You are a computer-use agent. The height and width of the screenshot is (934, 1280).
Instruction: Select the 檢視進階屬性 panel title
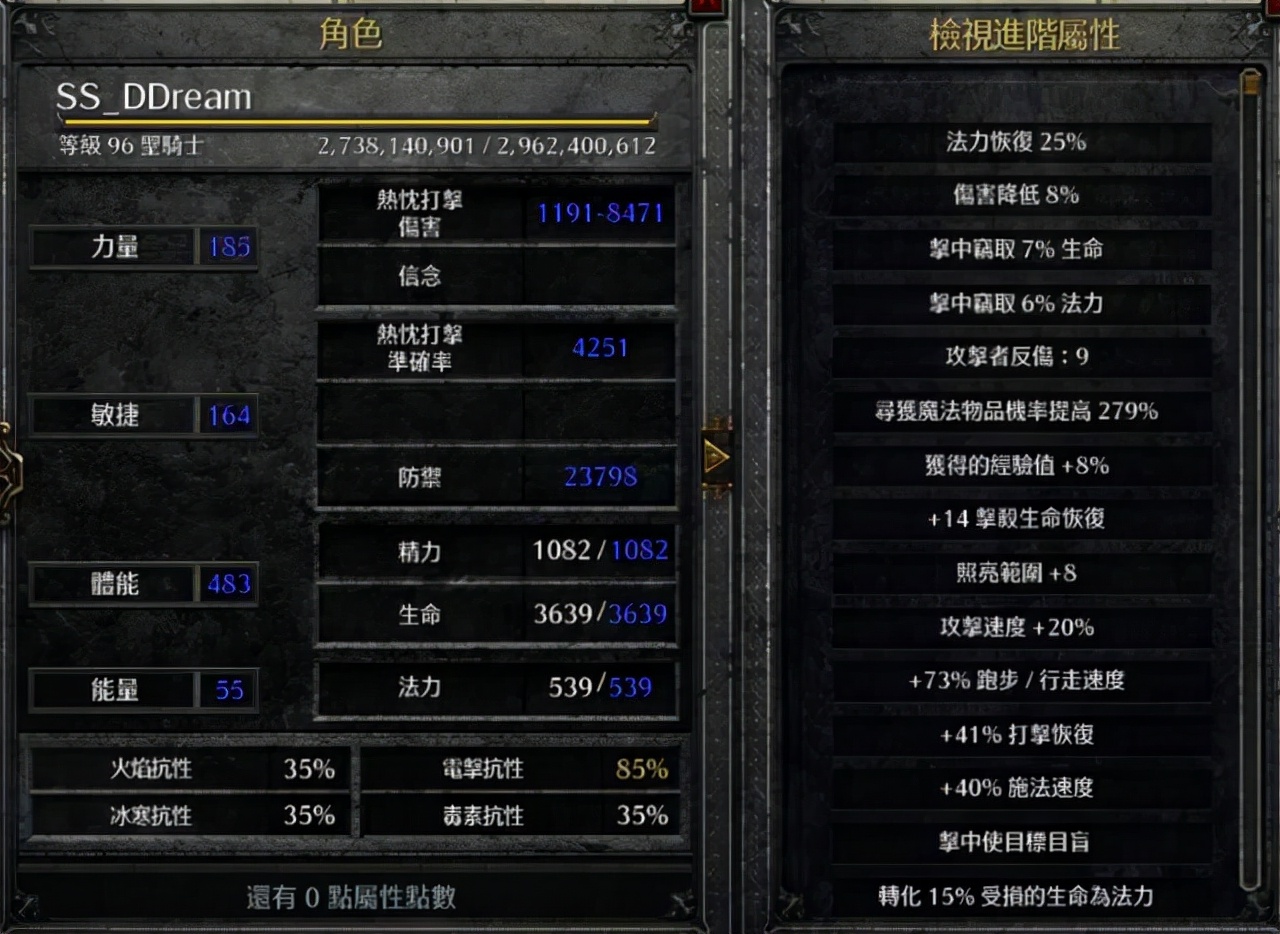click(x=1022, y=32)
